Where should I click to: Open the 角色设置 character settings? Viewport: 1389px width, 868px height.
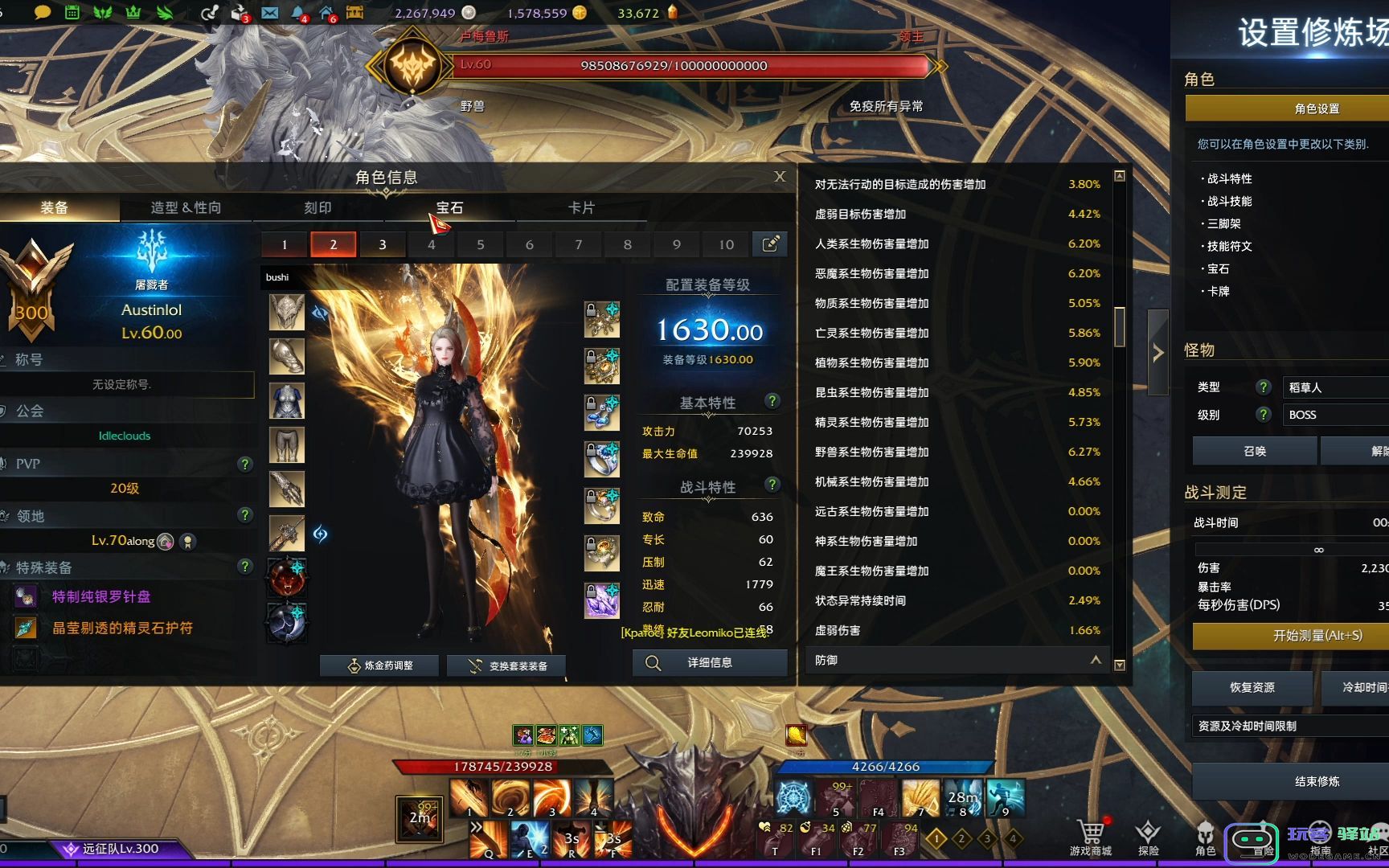coord(1316,108)
